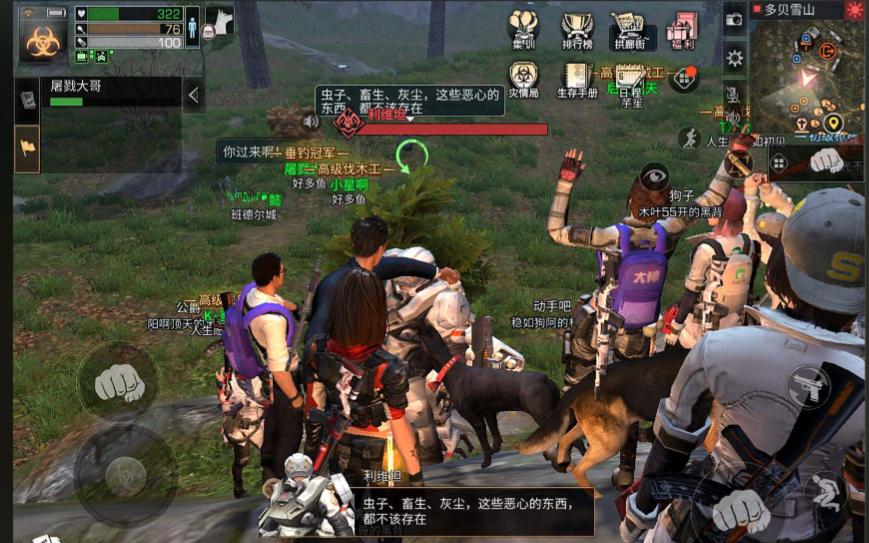Switch to the quest notes tab
The image size is (869, 543).
27,98
